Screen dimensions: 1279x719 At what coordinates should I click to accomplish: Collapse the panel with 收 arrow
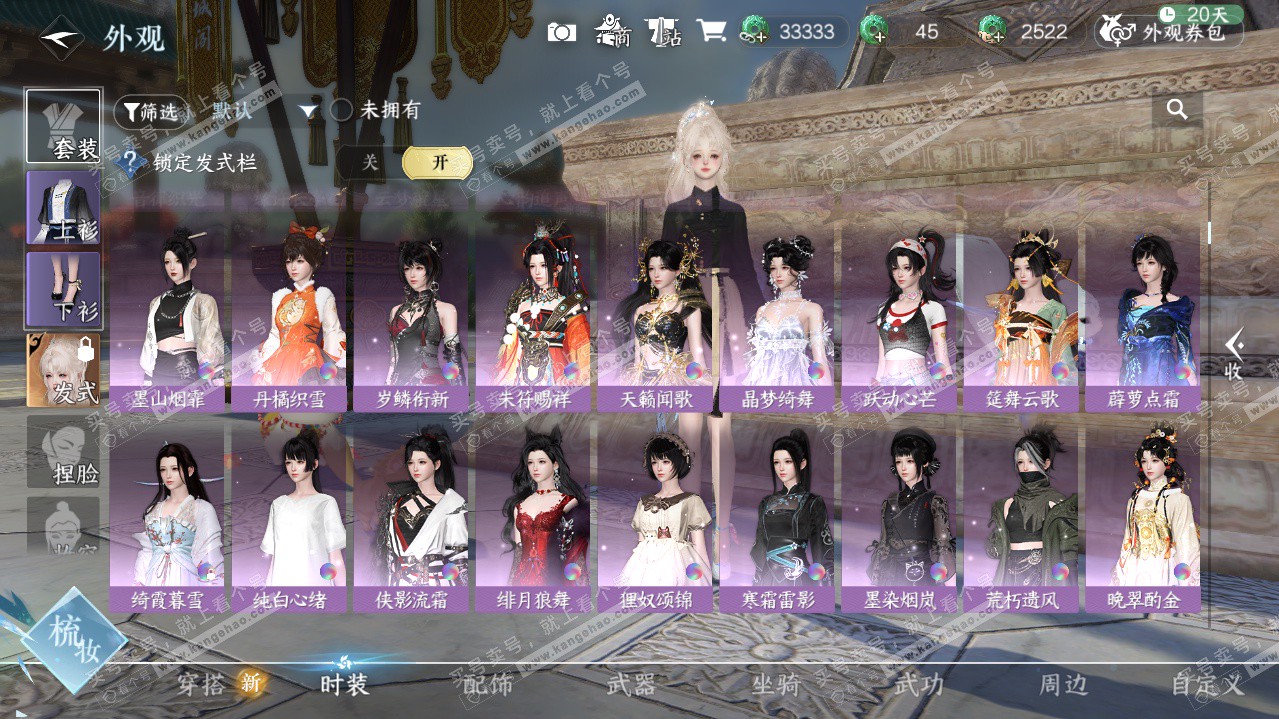[x=1235, y=354]
